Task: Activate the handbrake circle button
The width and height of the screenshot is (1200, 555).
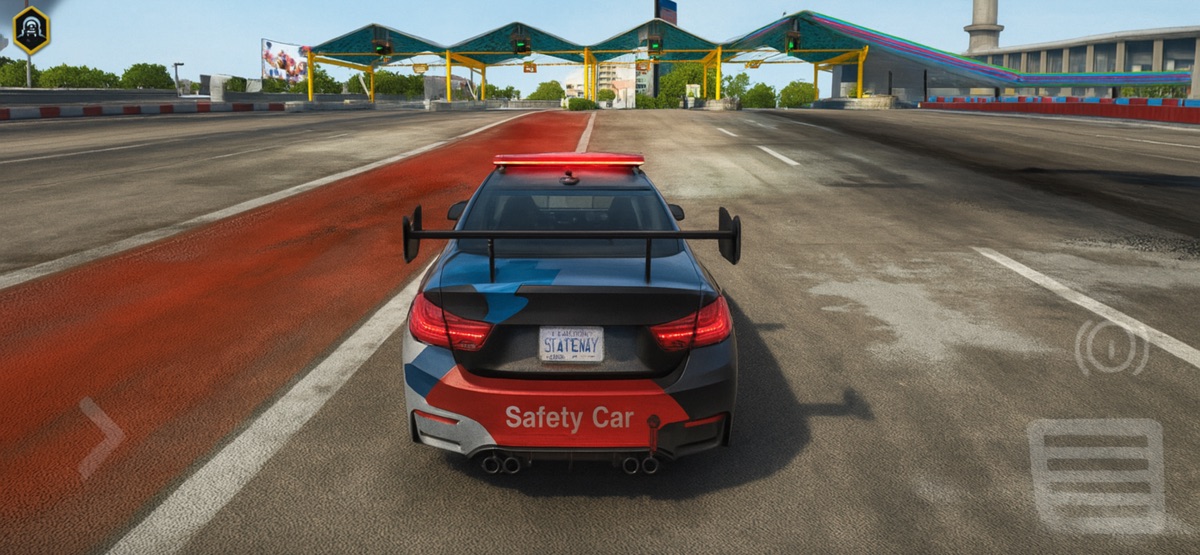Action: point(1111,346)
